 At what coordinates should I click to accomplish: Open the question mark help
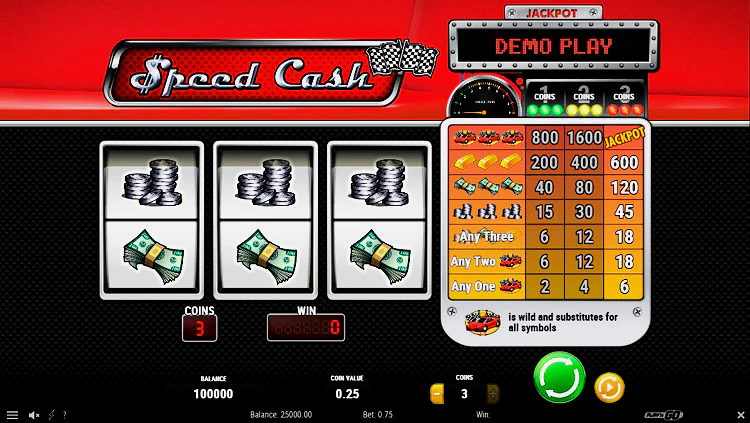click(66, 415)
